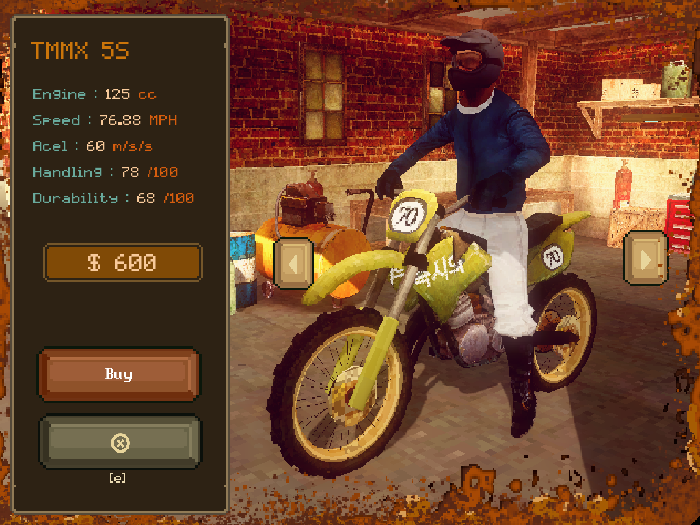
Task: Buy the TMMX 5S bike
Action: (119, 374)
